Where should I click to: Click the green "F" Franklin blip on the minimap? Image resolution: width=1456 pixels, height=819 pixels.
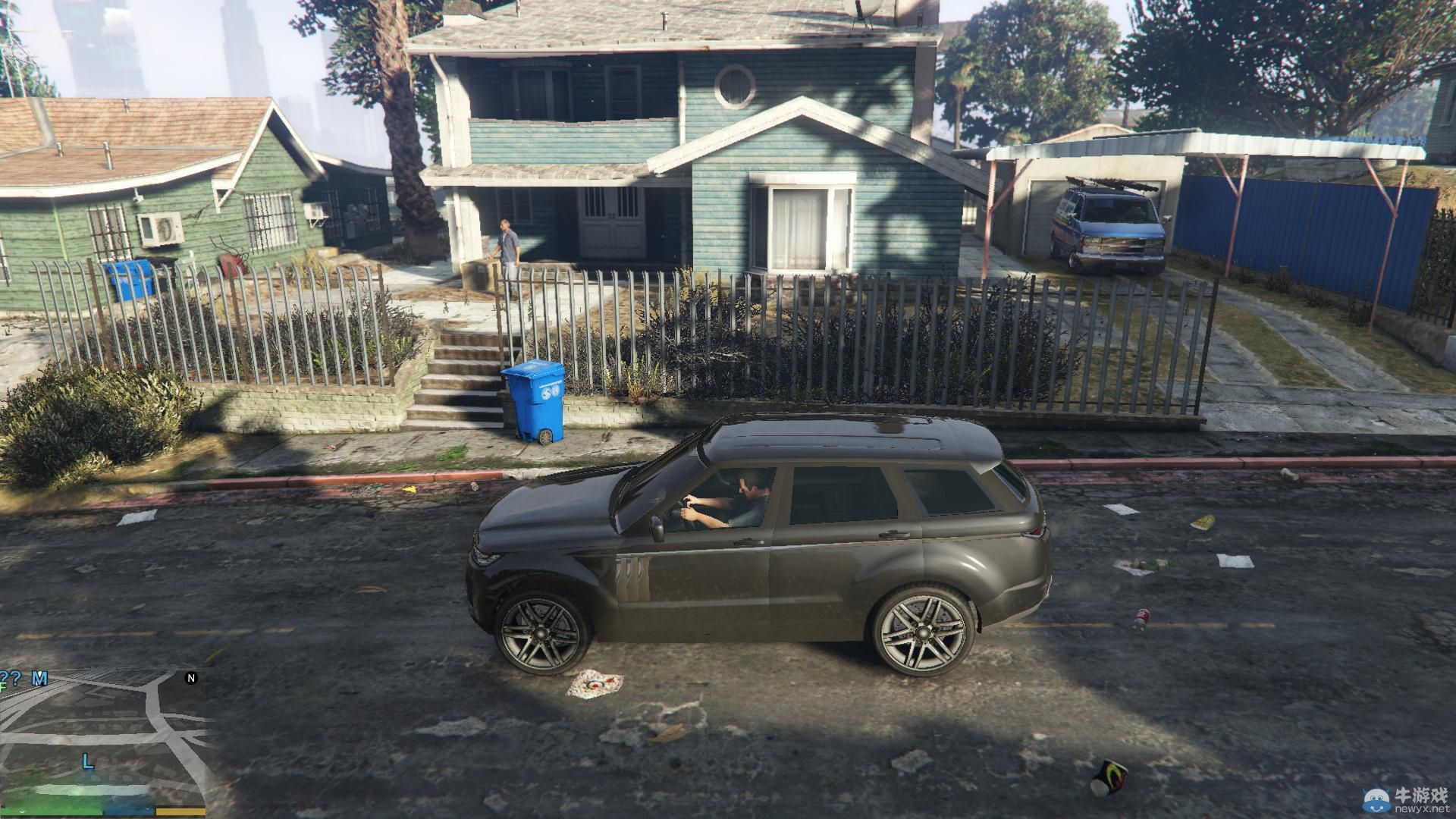pos(3,687)
